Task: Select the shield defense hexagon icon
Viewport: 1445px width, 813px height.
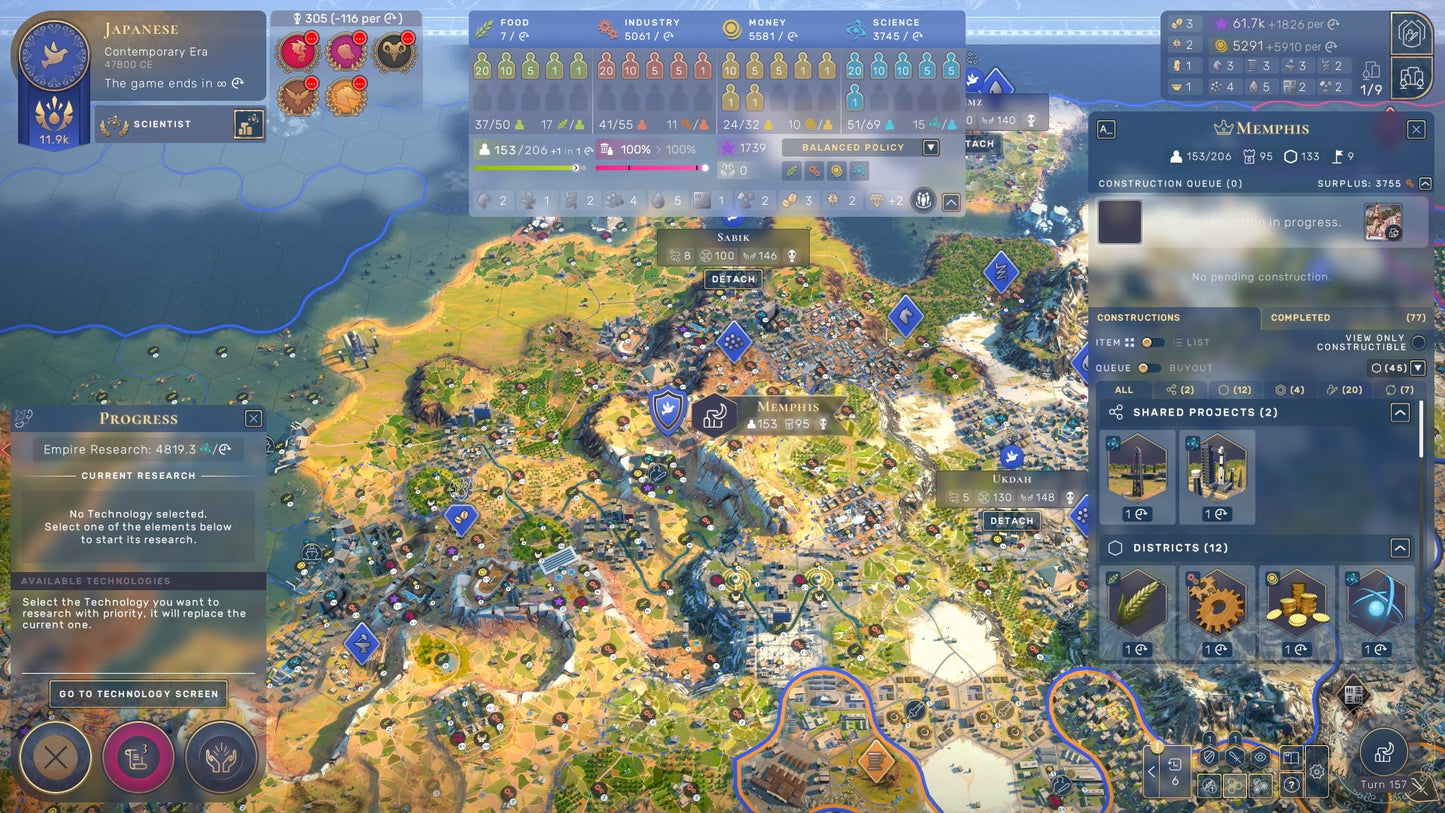Action: 1208,758
